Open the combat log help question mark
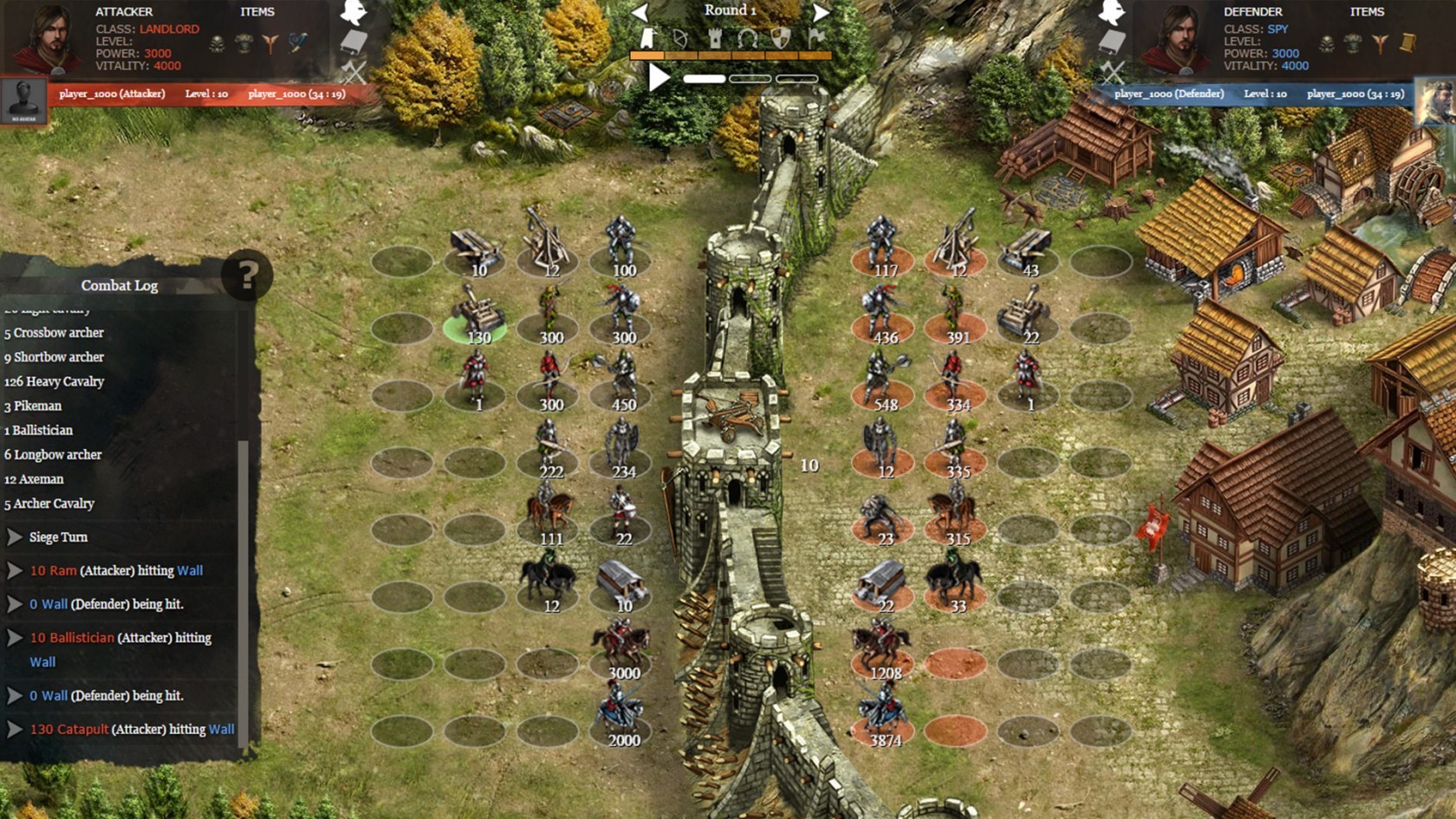 pos(247,276)
